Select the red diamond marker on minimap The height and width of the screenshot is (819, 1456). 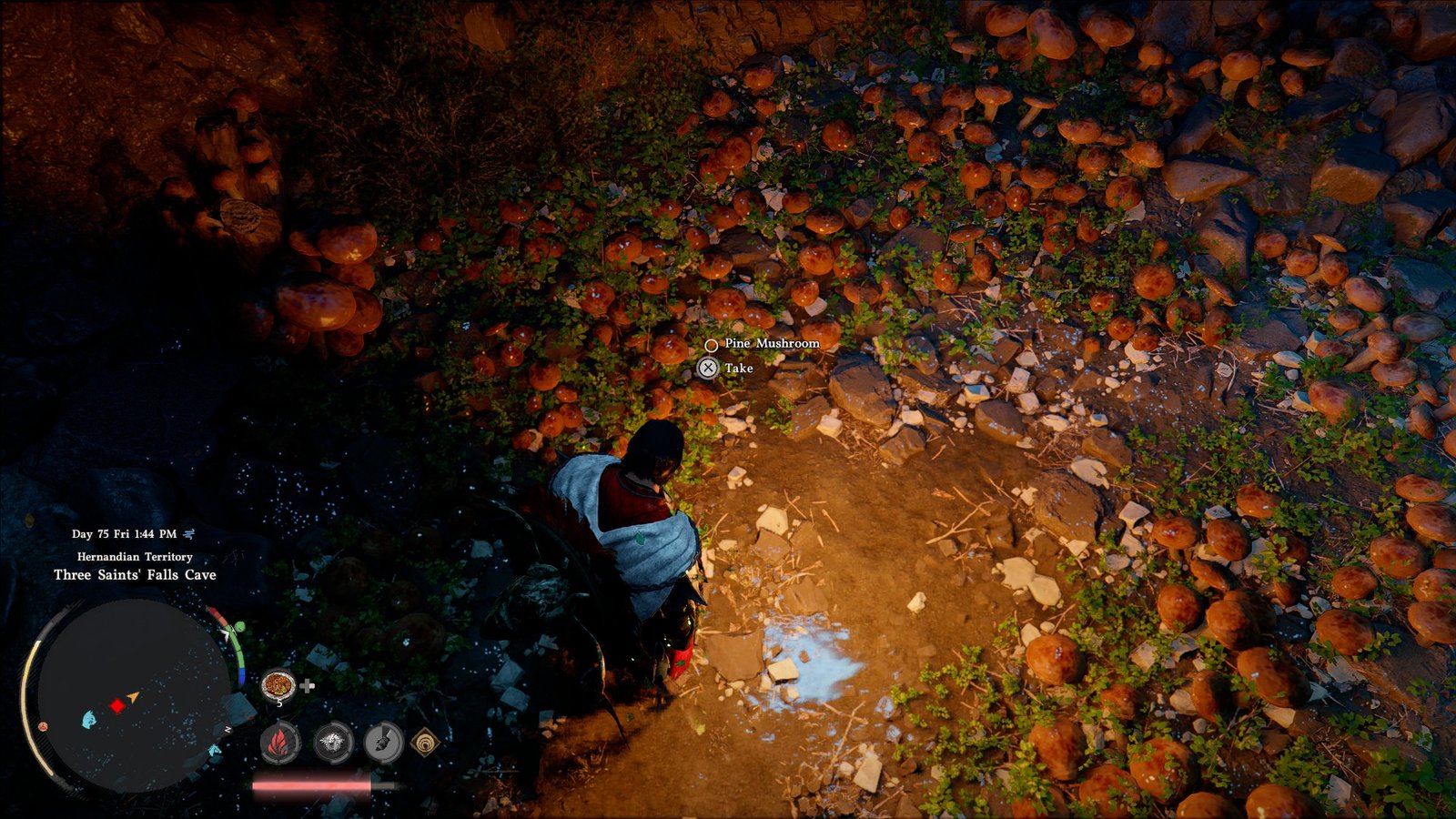(x=116, y=705)
